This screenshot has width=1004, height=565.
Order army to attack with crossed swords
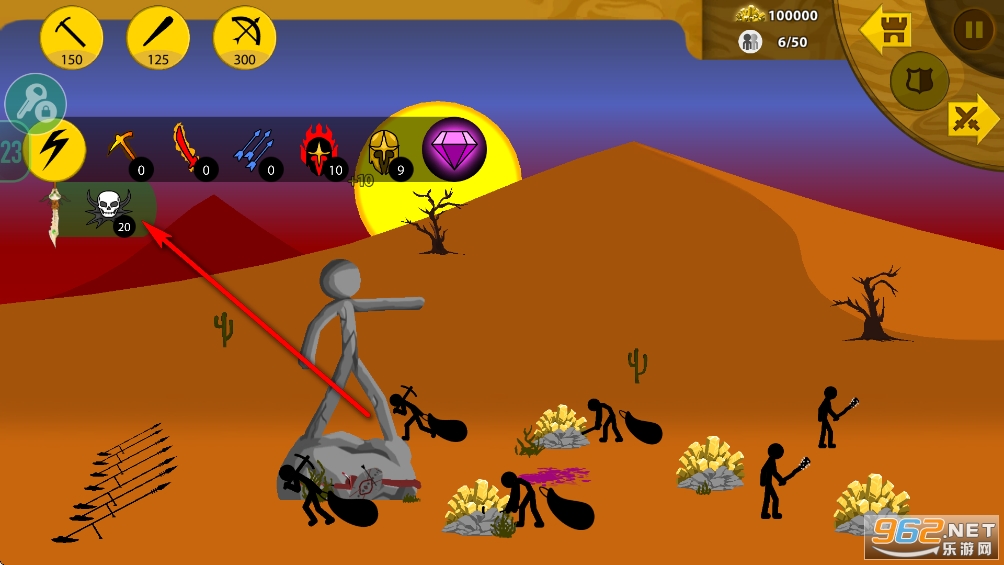pyautogui.click(x=969, y=120)
